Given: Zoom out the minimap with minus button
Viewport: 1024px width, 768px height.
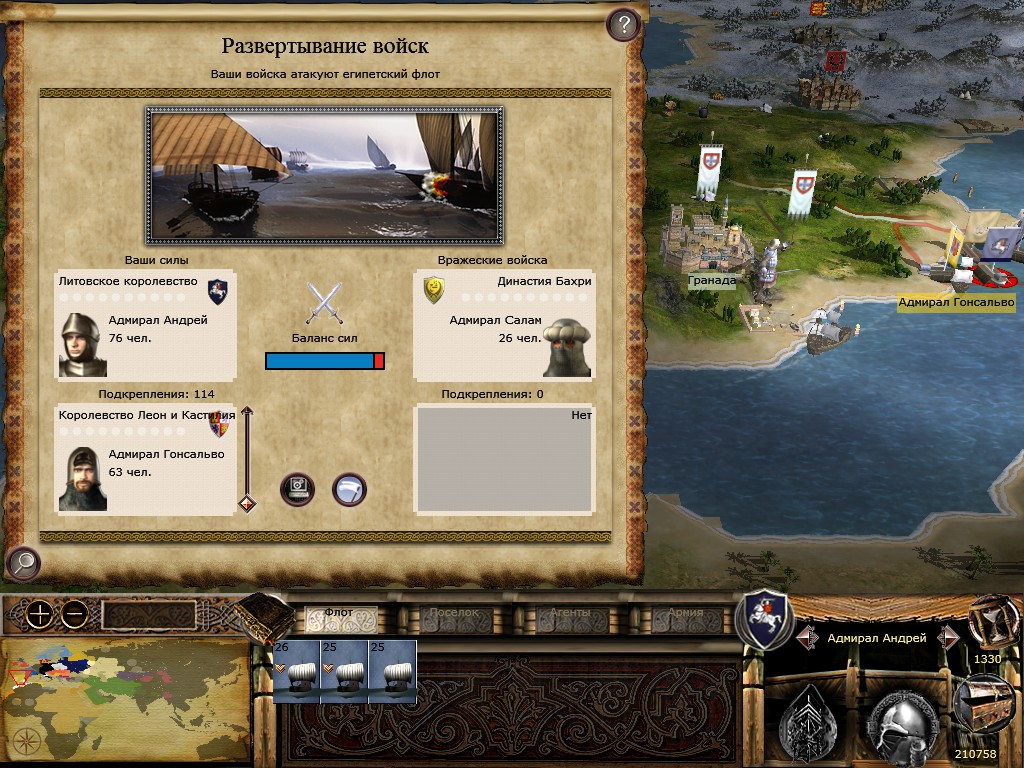Looking at the screenshot, I should (x=73, y=615).
